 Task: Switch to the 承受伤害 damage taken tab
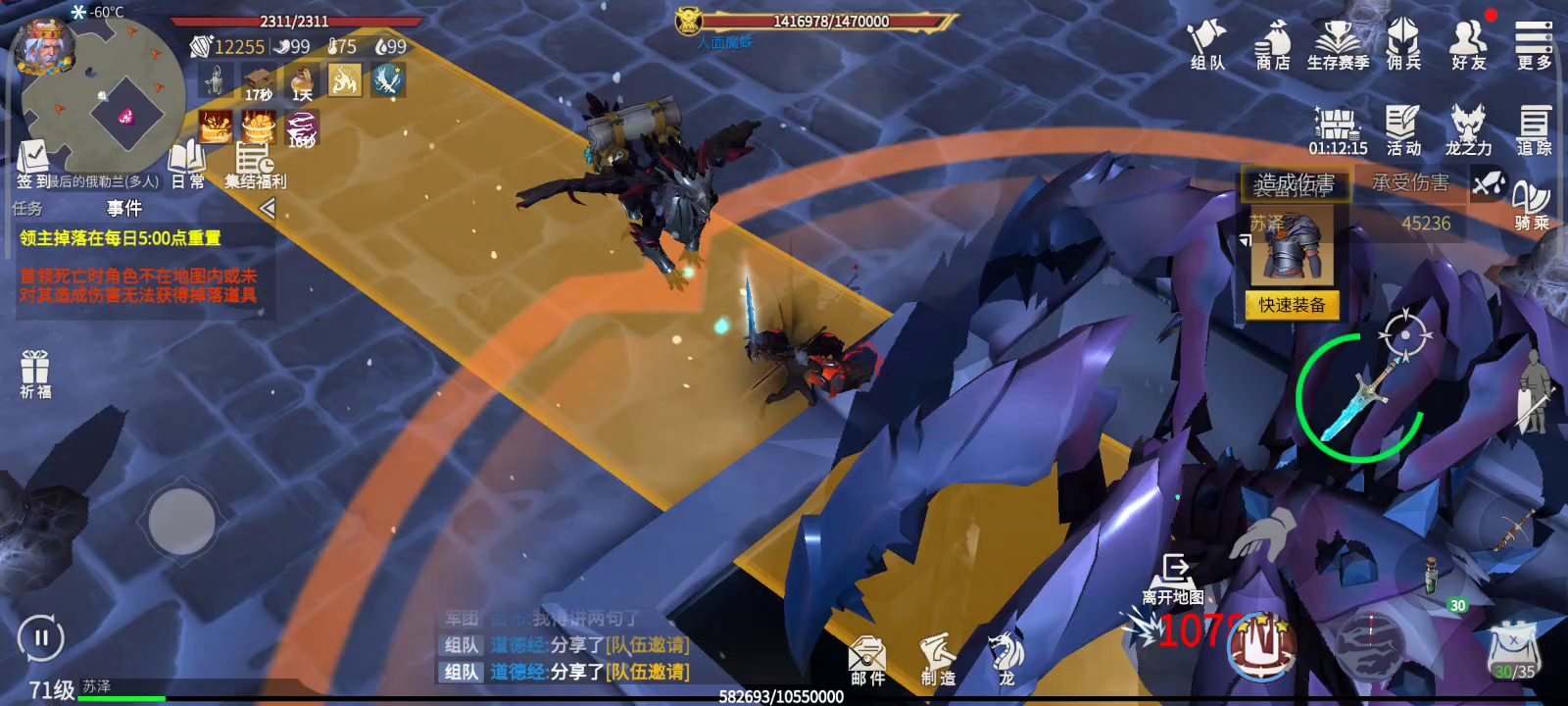pos(1409,182)
